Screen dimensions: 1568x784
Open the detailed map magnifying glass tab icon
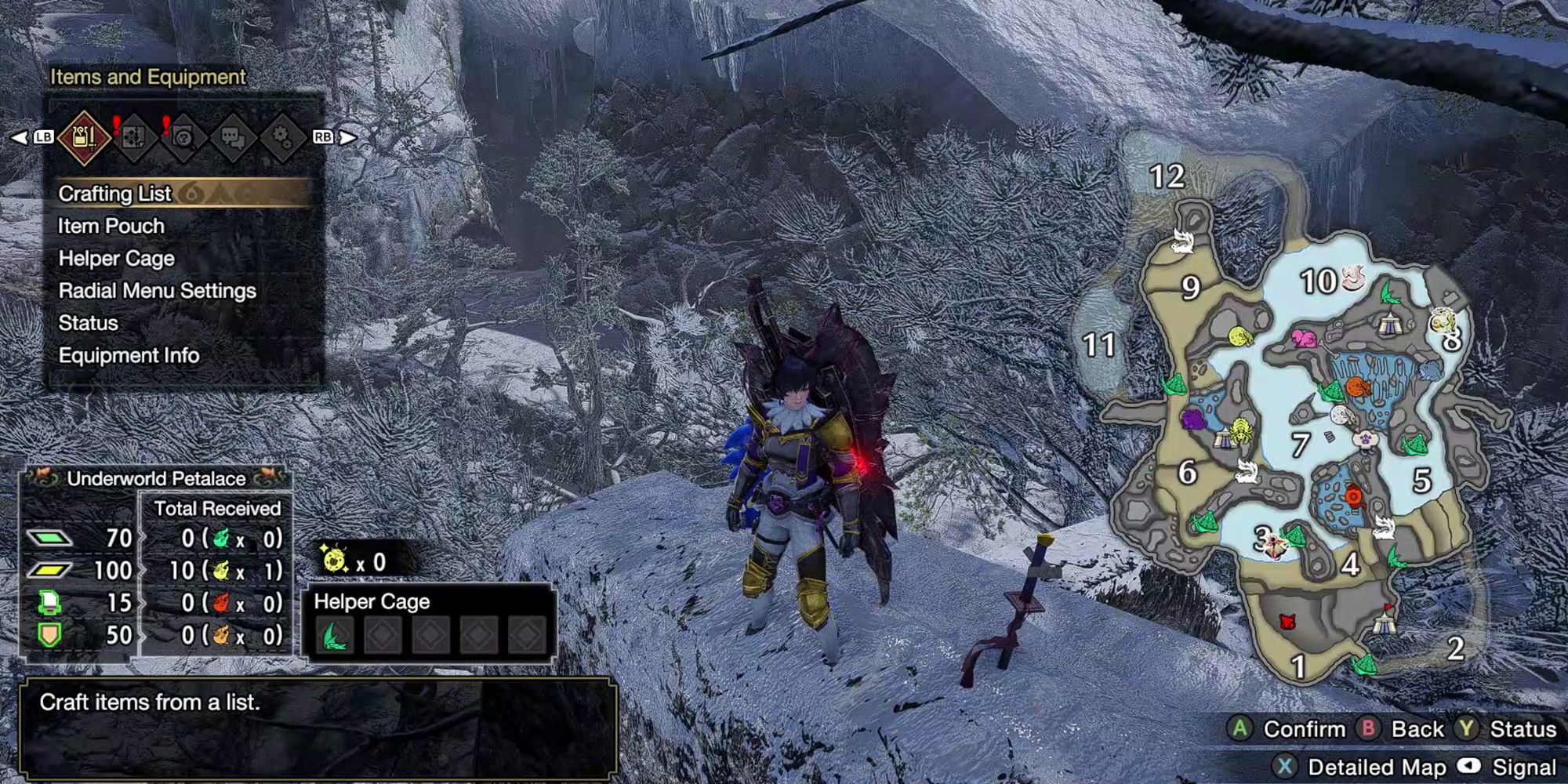coord(183,138)
